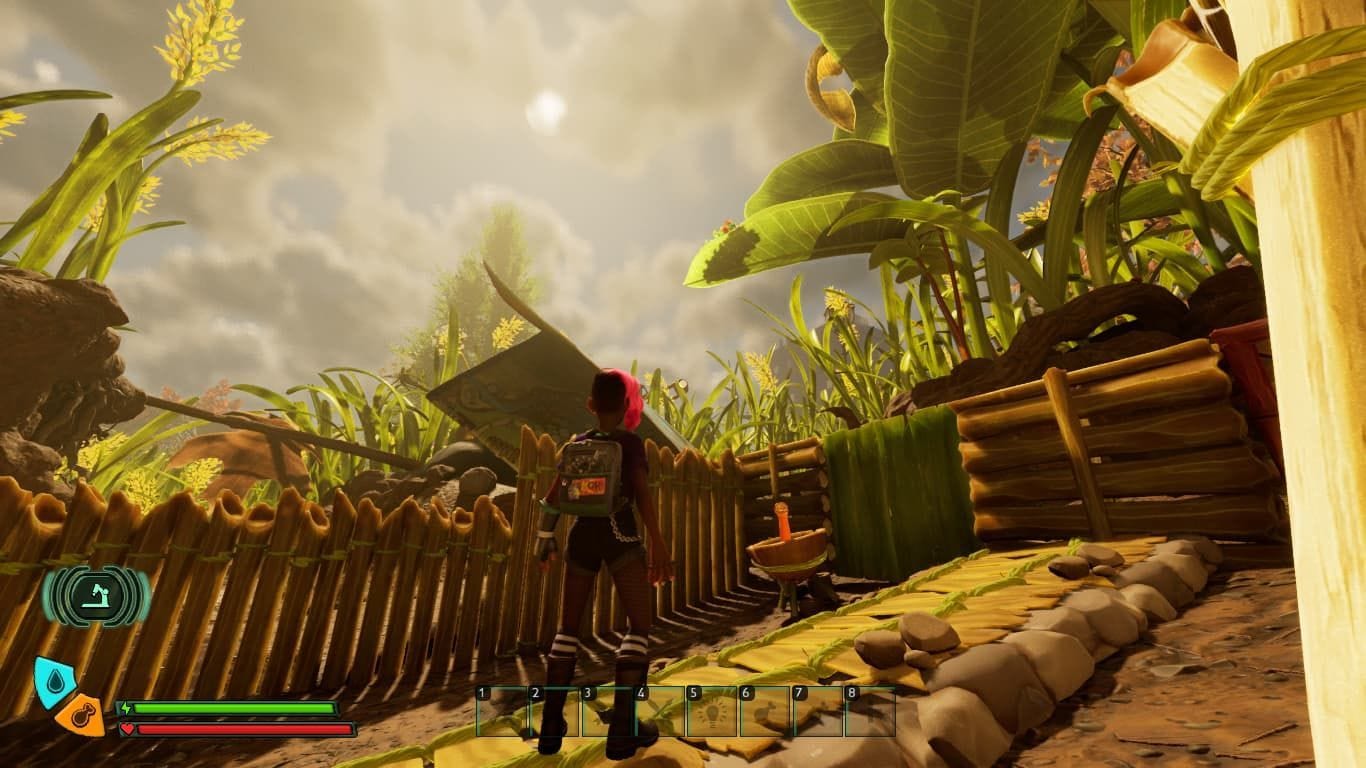Click the lightning bolt stamina icon

tap(125, 710)
